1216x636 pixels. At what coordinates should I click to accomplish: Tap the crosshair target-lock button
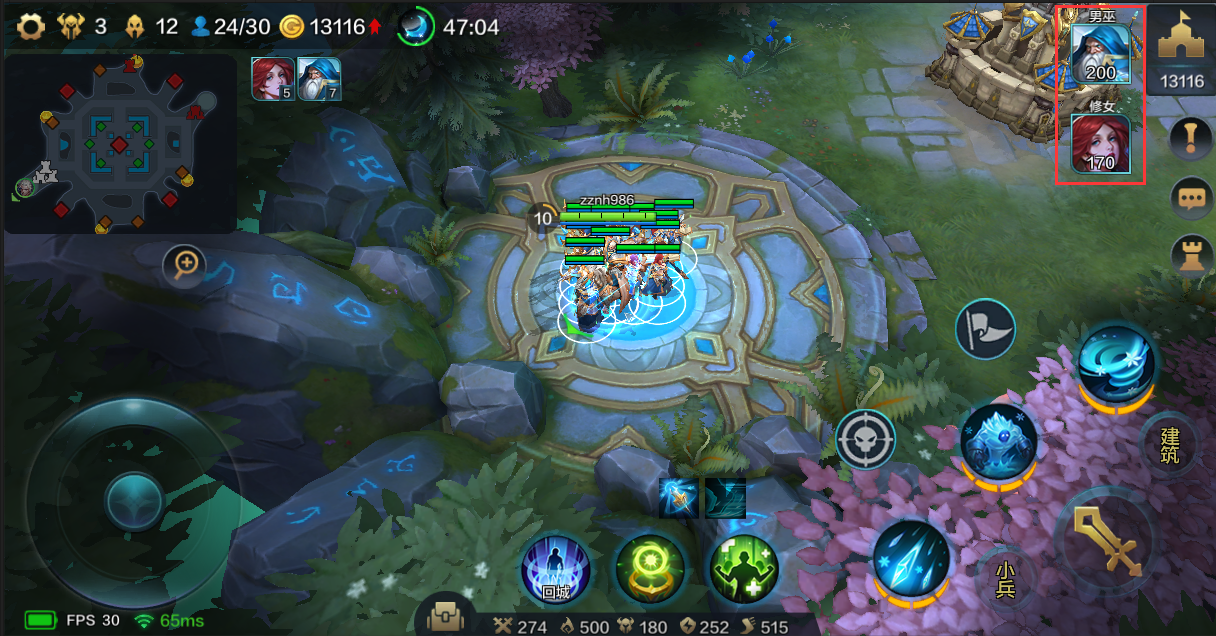click(x=865, y=439)
